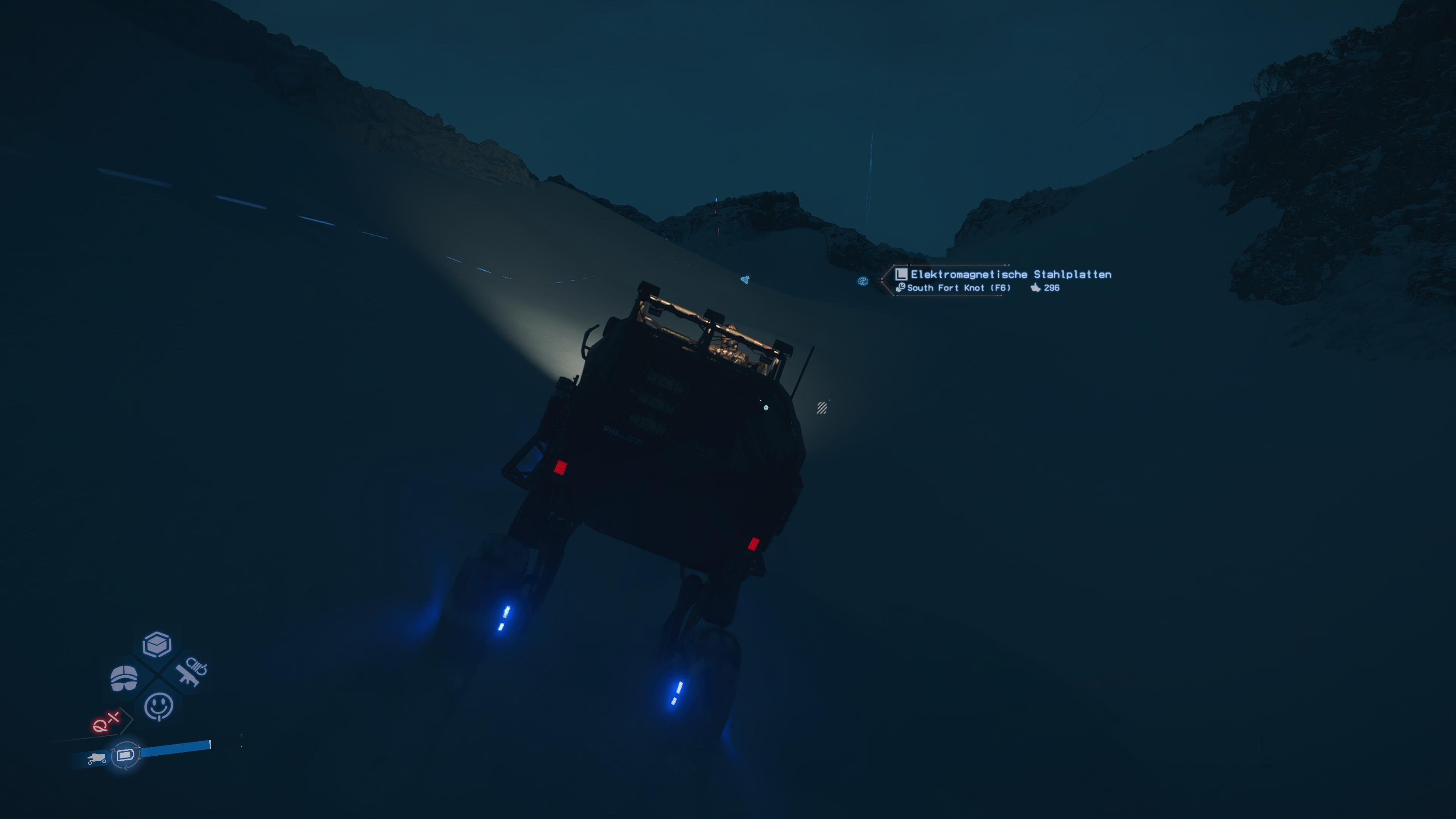1456x819 pixels.
Task: Click the hexagonal outpost marker near the mission label
Action: tap(863, 281)
